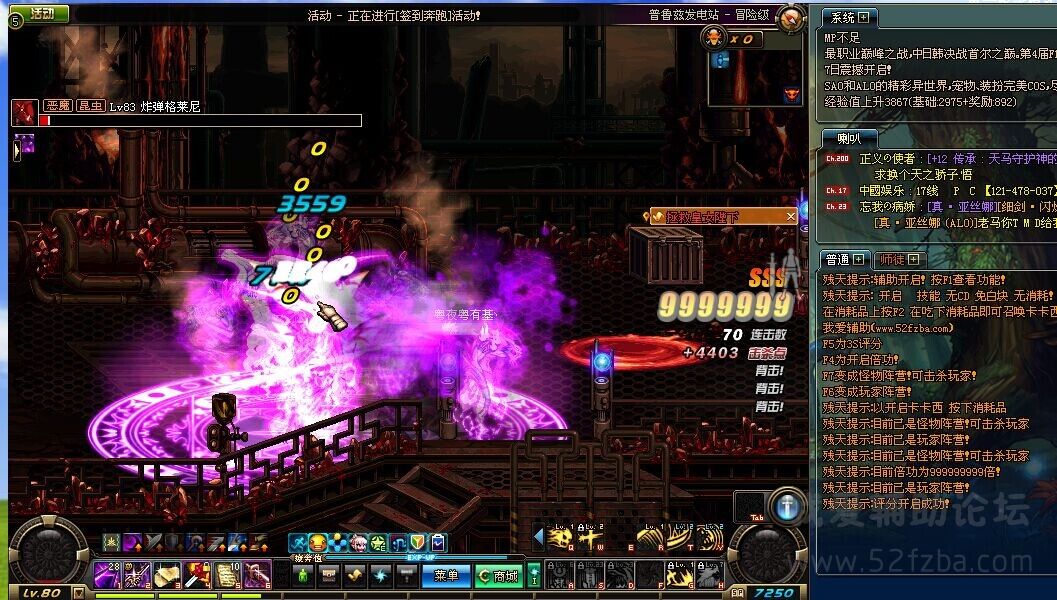Click the compass icon beside dungeon name
This screenshot has height=600, width=1057.
click(x=791, y=17)
